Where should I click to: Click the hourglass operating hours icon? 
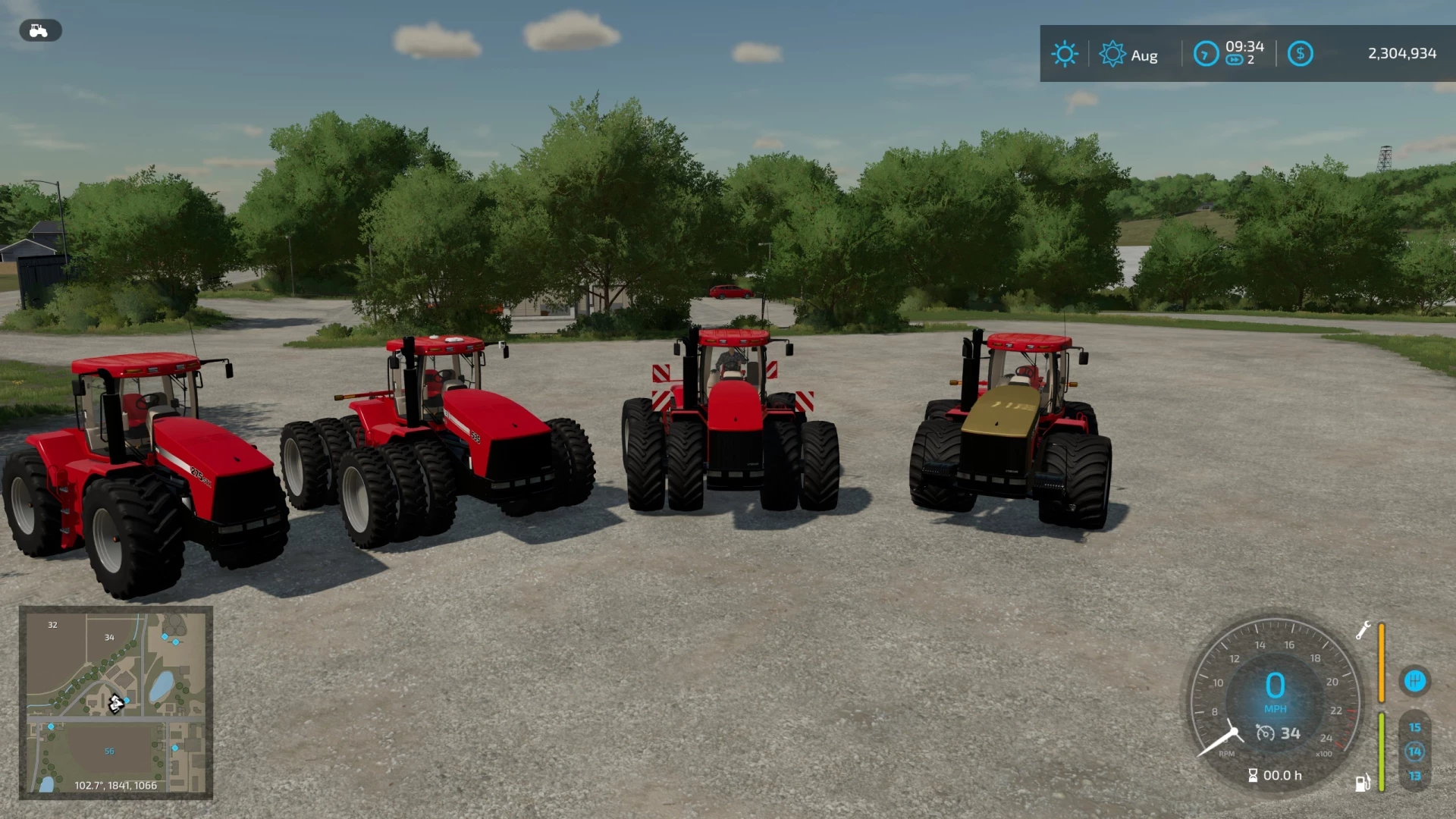tap(1254, 775)
